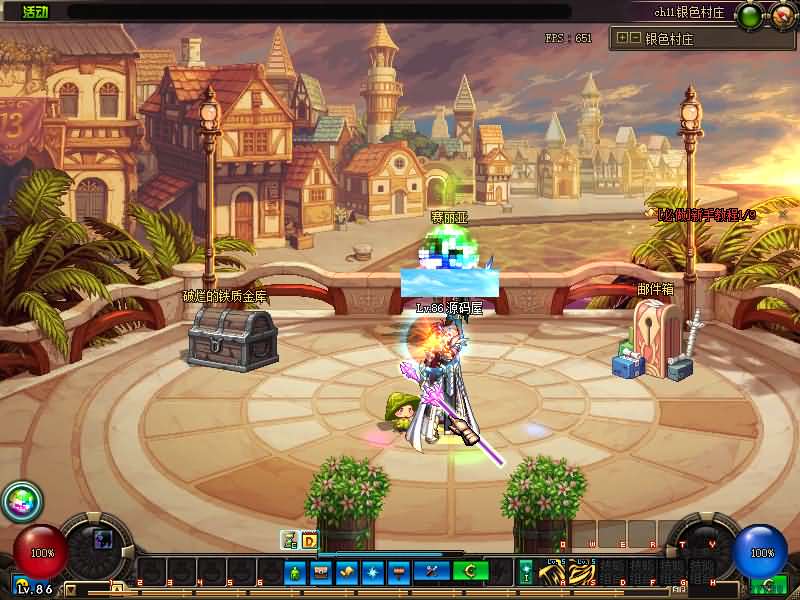
Task: Open the 活动 events menu
Action: pyautogui.click(x=35, y=12)
